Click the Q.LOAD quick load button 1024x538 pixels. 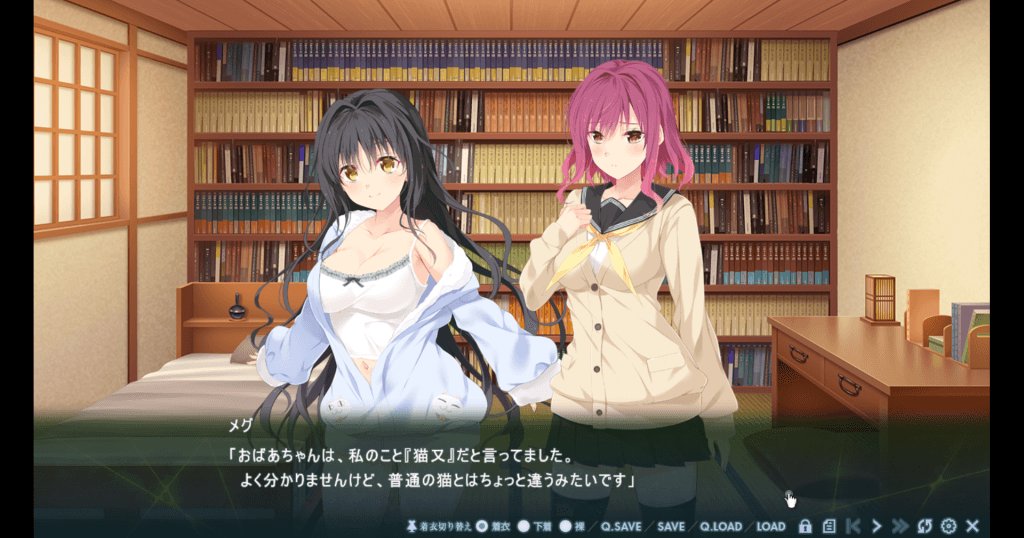(720, 526)
